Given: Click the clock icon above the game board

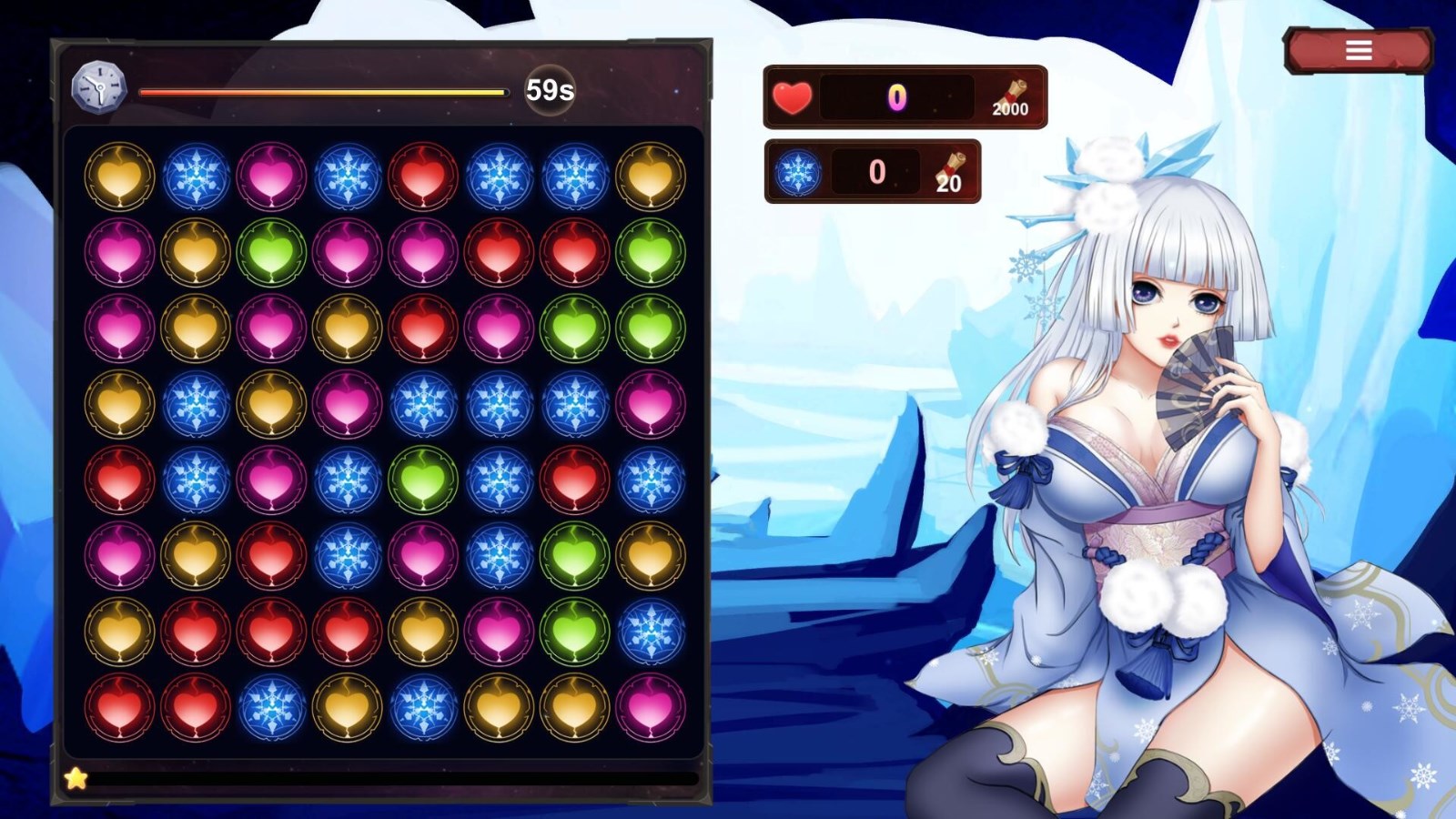Looking at the screenshot, I should pyautogui.click(x=97, y=88).
